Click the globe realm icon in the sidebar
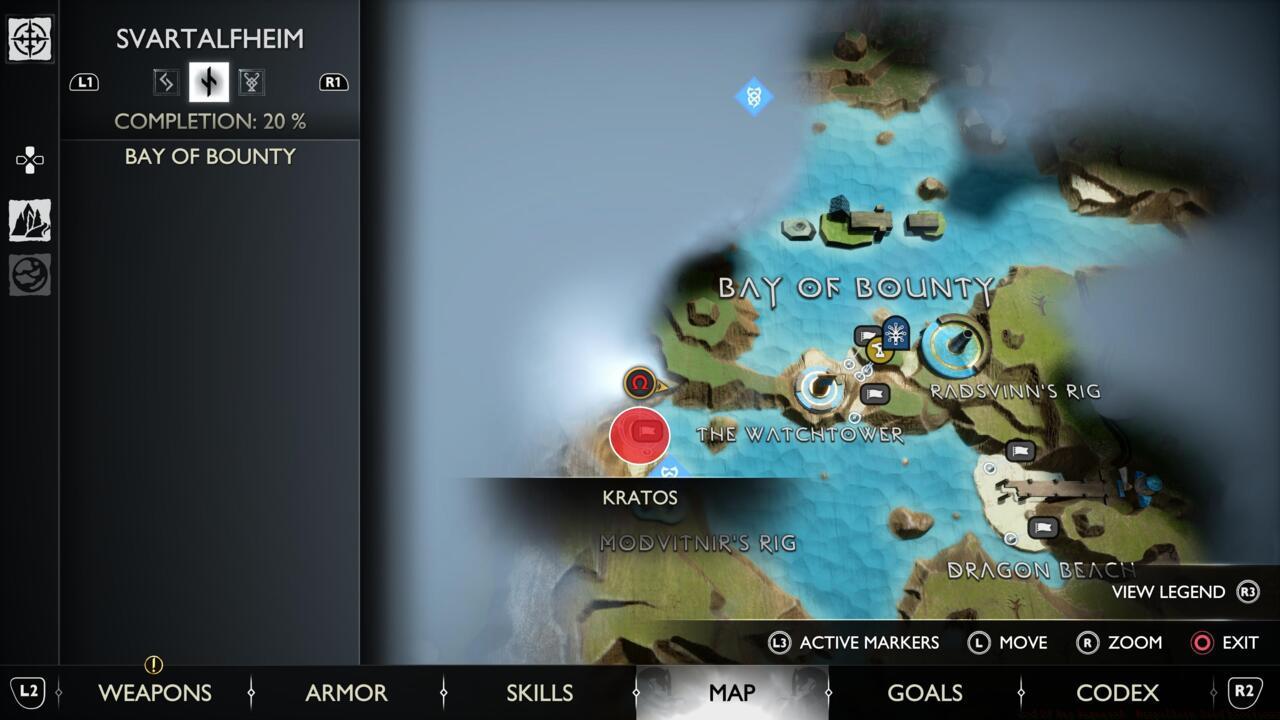Screen dimensions: 1280x720 (x=30, y=275)
